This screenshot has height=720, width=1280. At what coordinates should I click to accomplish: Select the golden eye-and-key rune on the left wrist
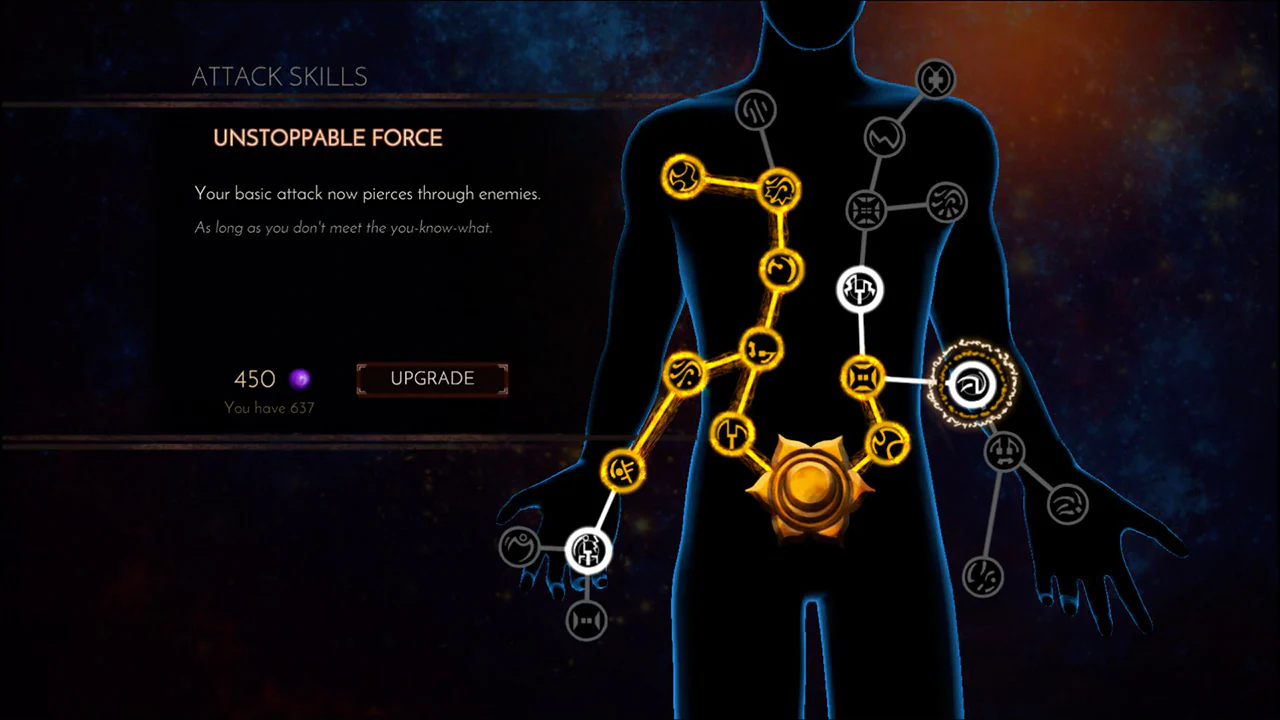coord(623,471)
